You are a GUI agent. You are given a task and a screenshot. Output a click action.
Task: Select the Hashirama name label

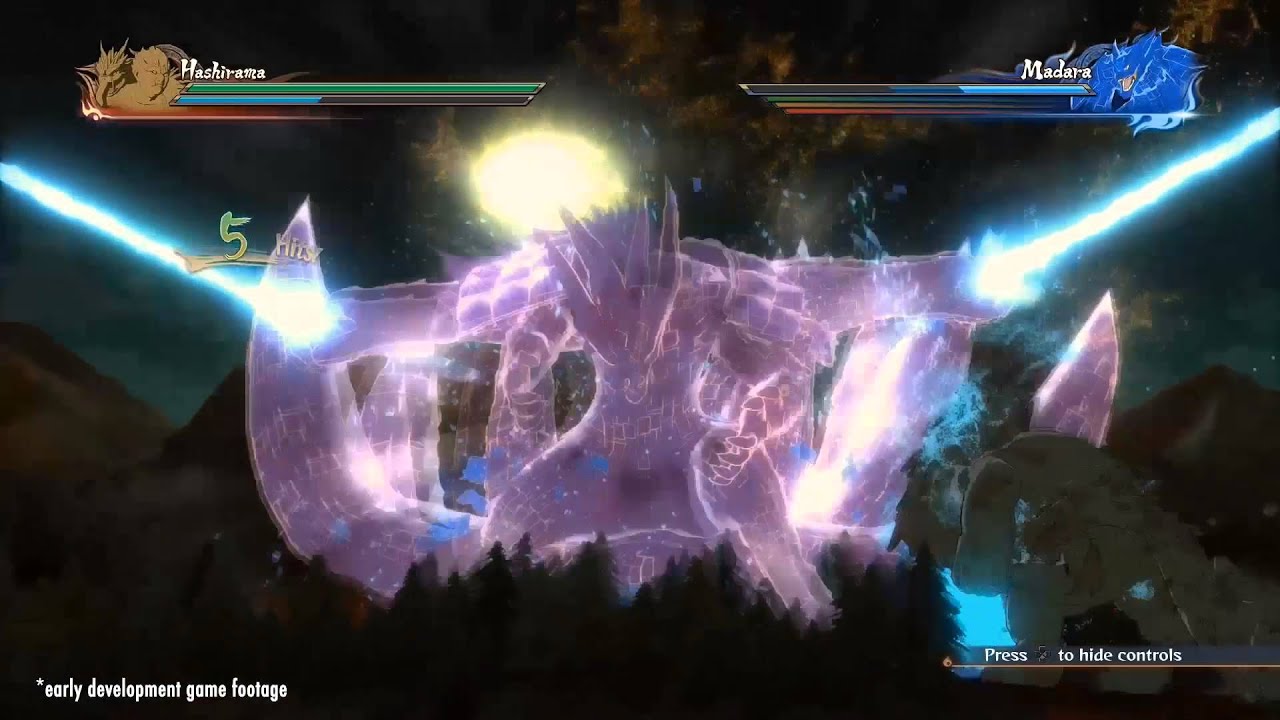coord(225,70)
